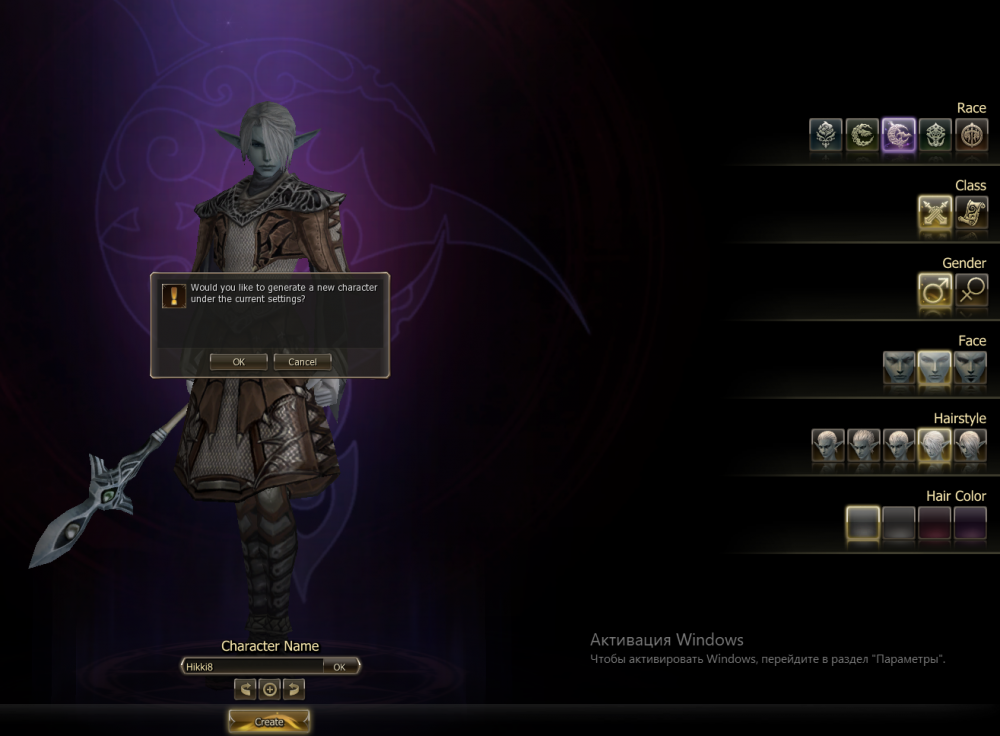Choose the dark red hair color swatch

[935, 523]
